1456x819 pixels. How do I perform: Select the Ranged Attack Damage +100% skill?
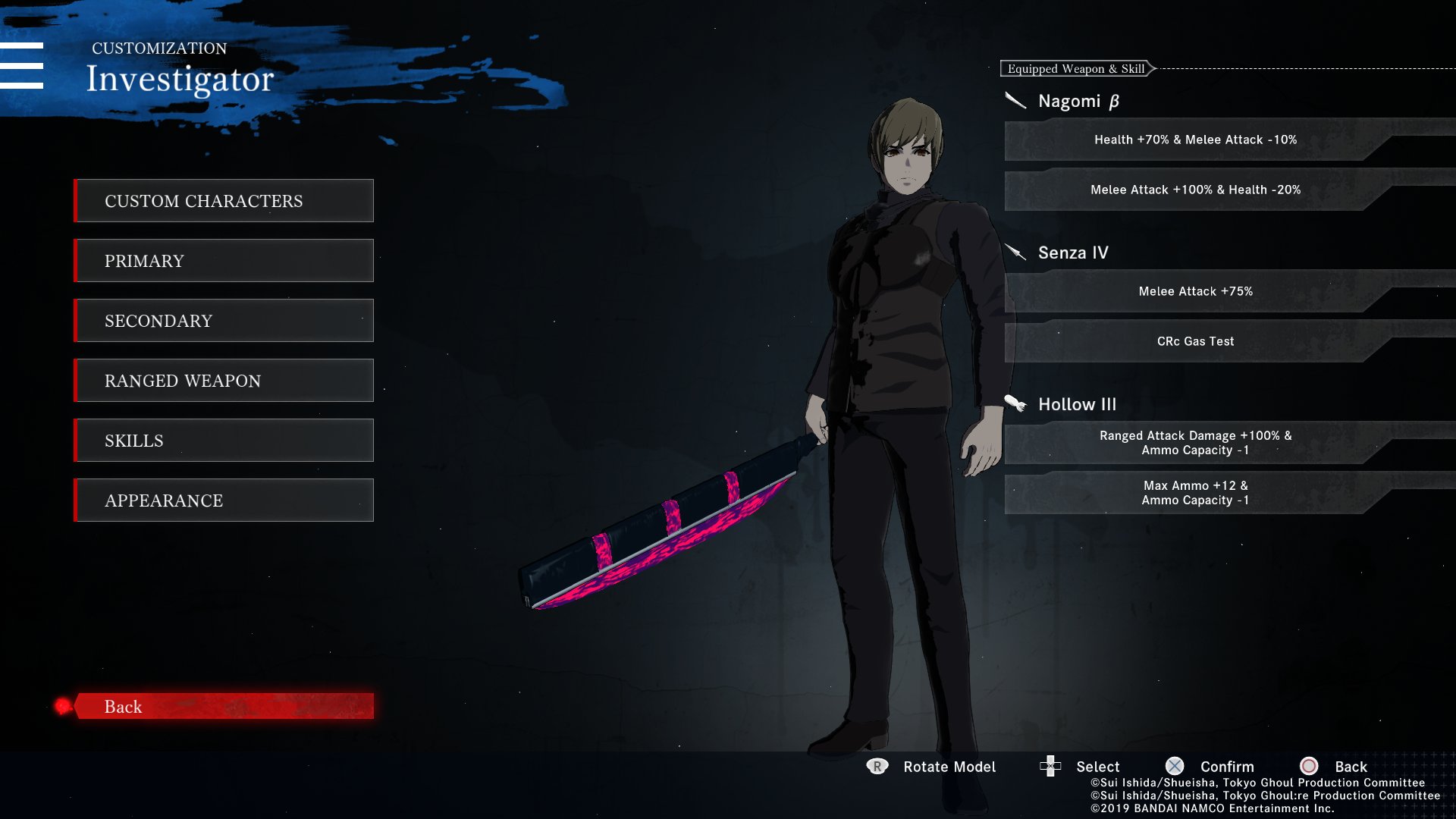pos(1195,443)
